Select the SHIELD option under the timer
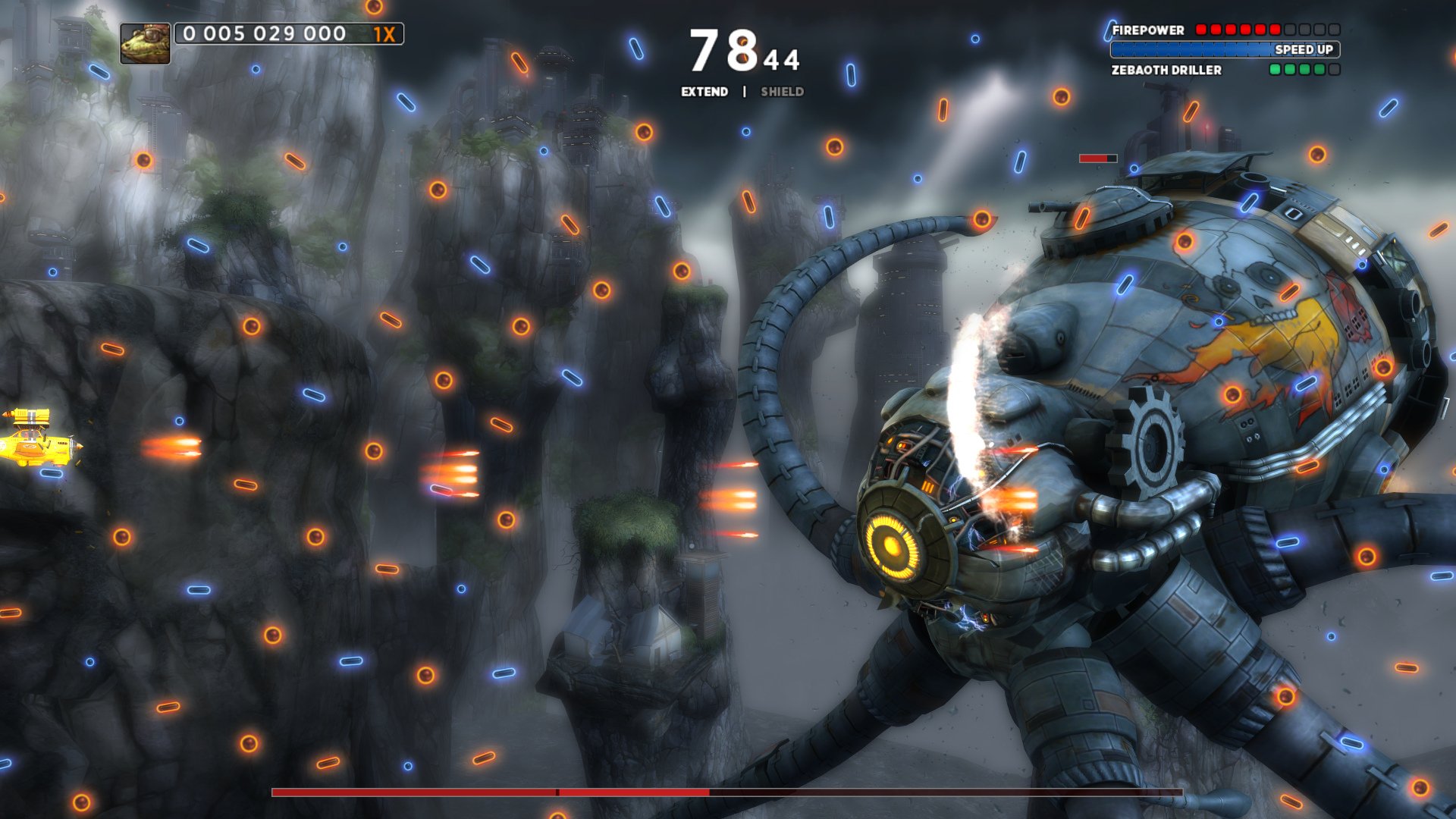The height and width of the screenshot is (819, 1456). tap(781, 92)
